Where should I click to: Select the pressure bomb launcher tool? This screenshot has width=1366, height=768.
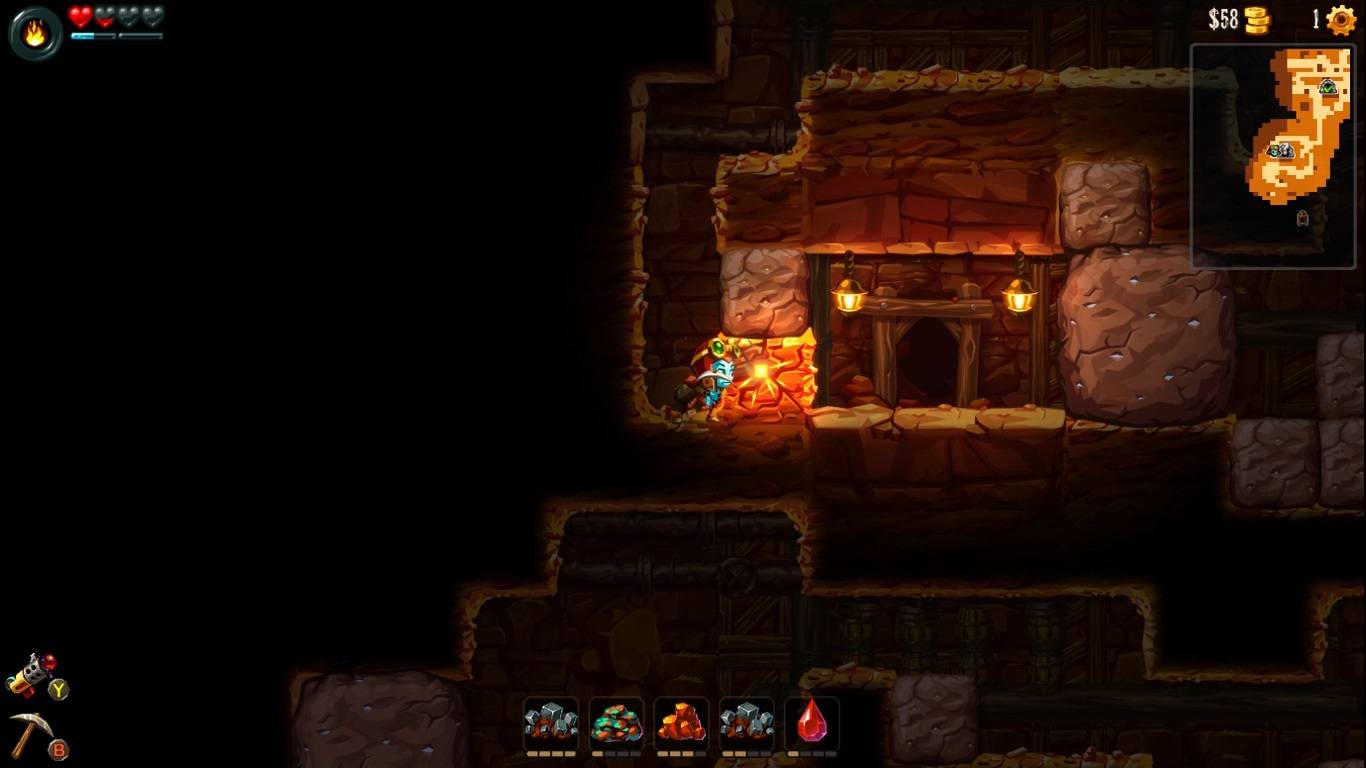31,676
